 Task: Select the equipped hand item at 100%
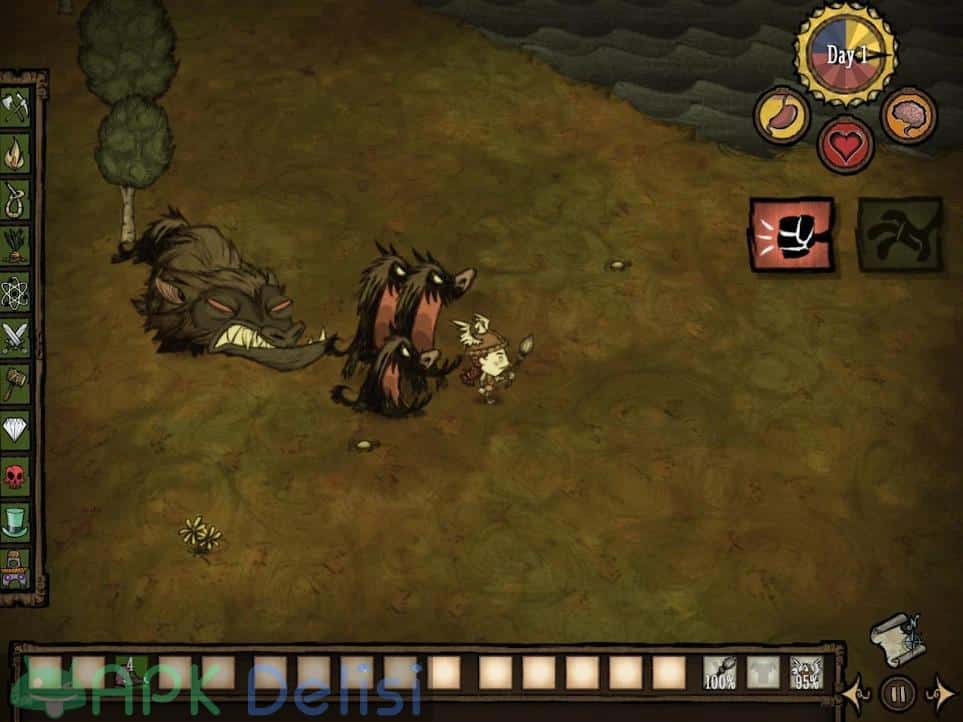(720, 673)
